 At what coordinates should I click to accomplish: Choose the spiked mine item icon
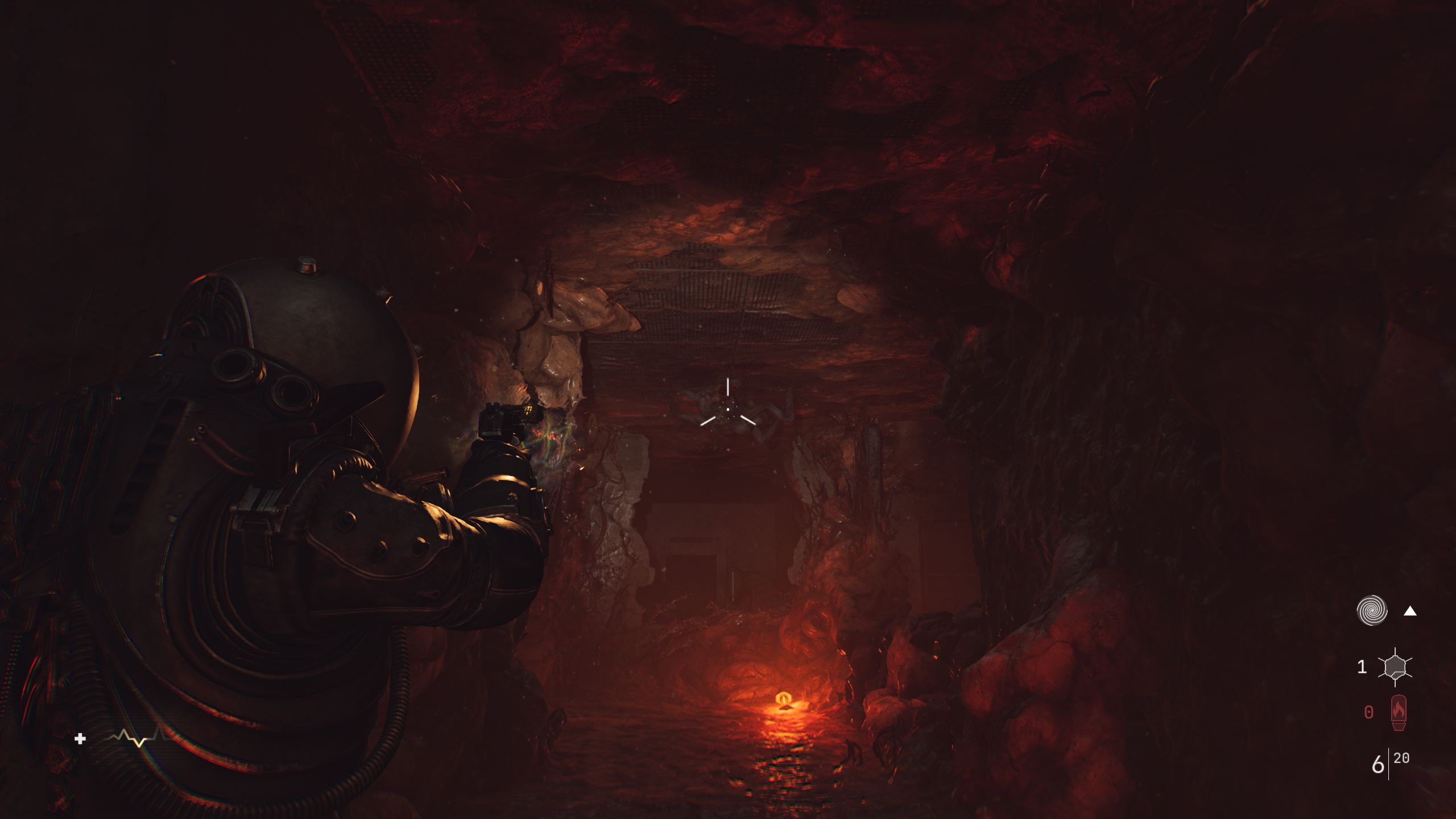[1395, 667]
